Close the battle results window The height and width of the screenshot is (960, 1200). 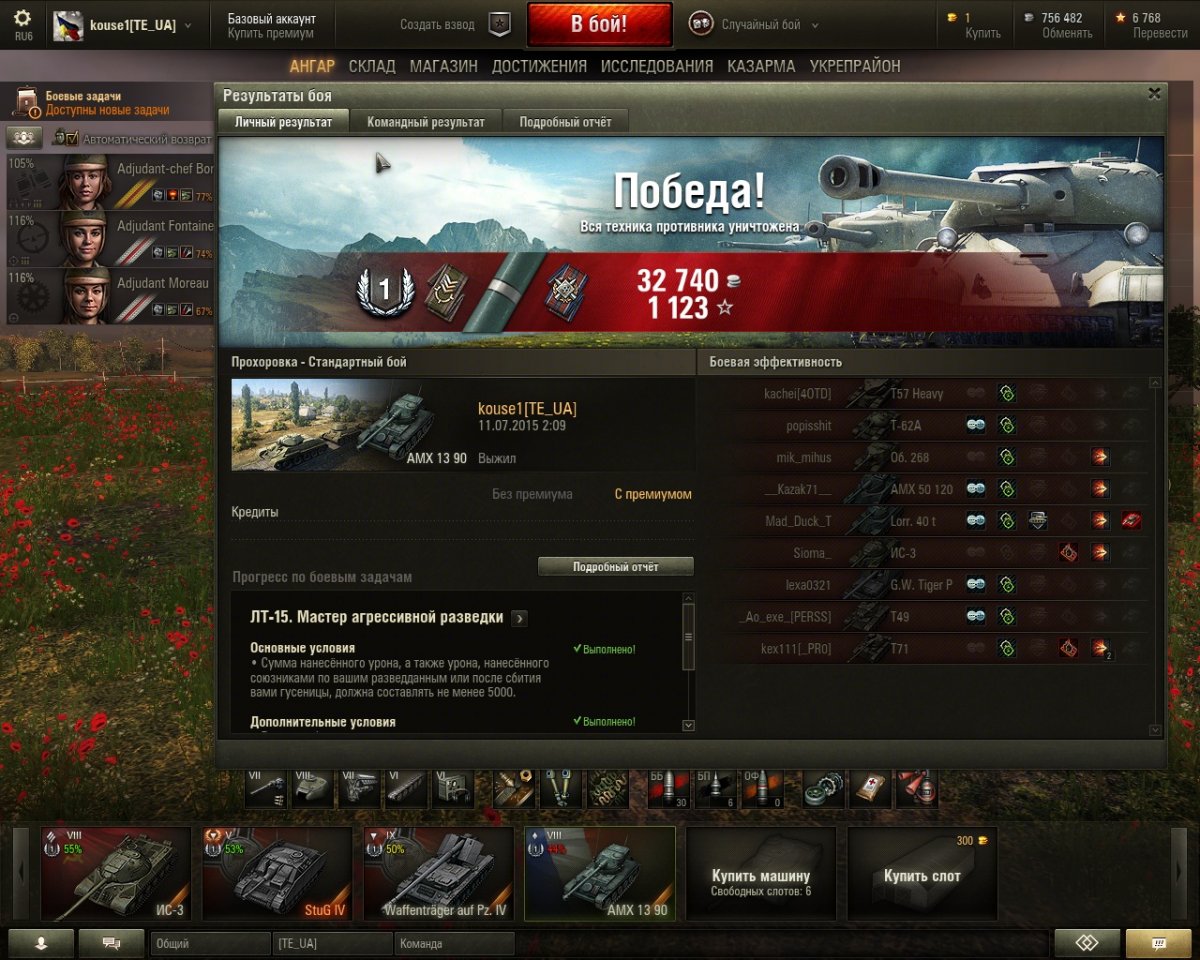click(1154, 93)
